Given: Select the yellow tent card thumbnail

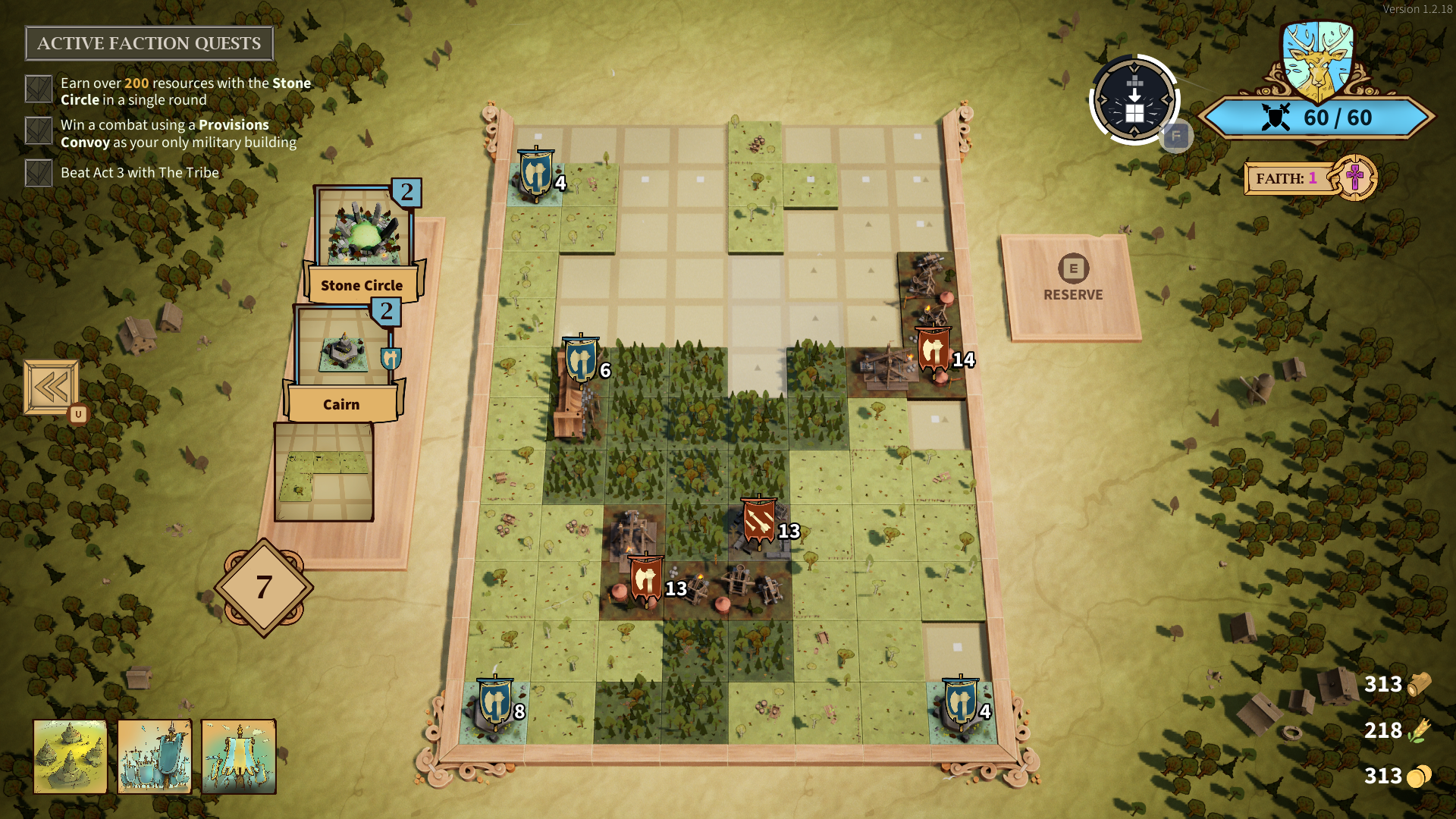Looking at the screenshot, I should (x=239, y=756).
